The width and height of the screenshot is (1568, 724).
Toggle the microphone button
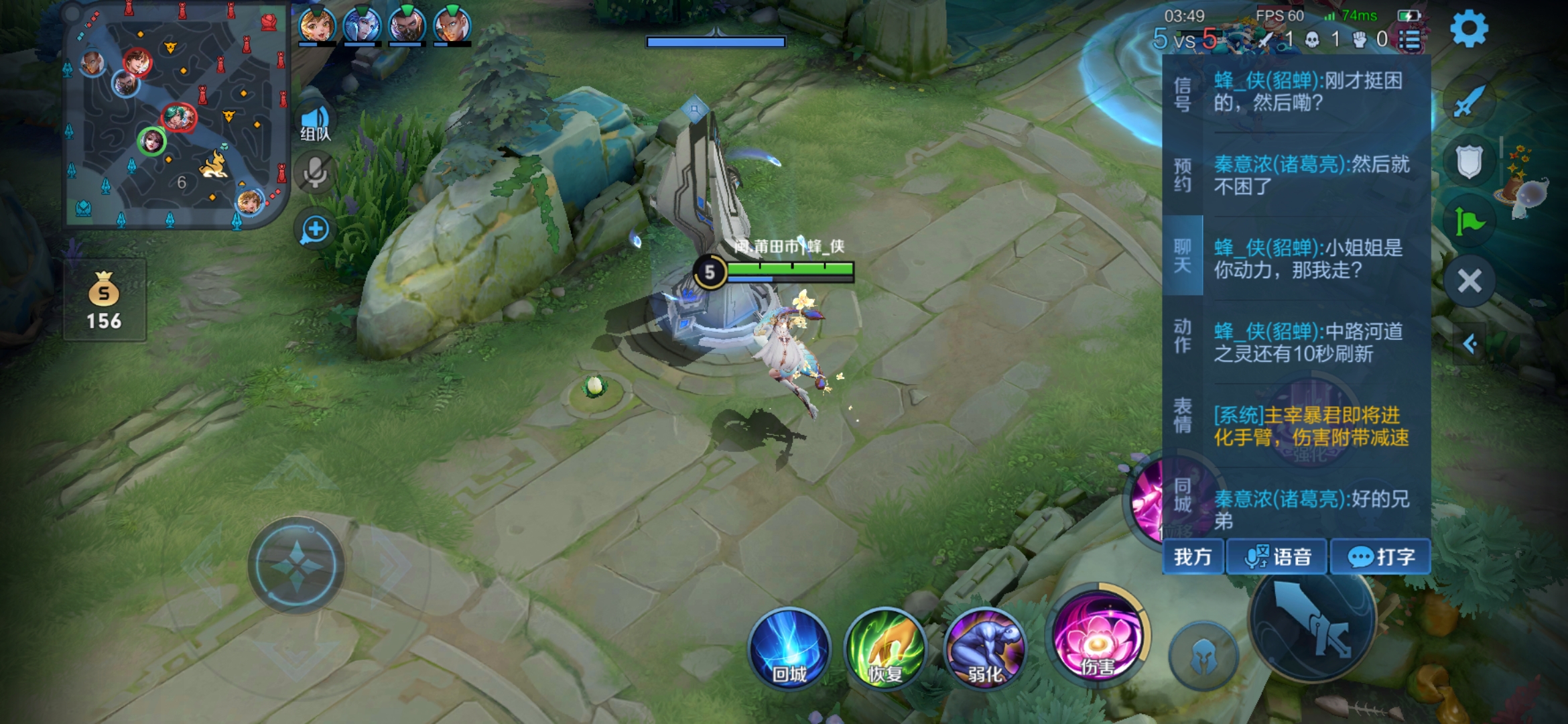pos(315,174)
